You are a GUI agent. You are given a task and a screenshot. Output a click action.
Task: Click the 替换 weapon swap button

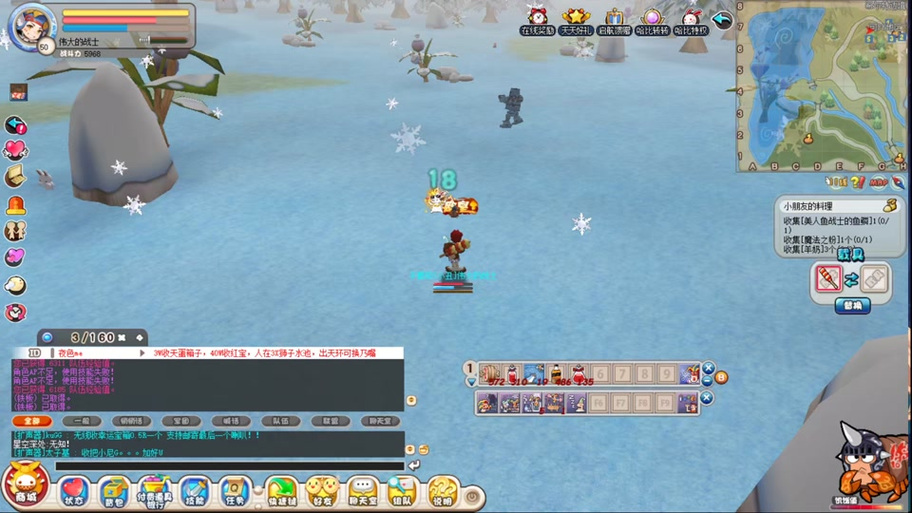[852, 306]
